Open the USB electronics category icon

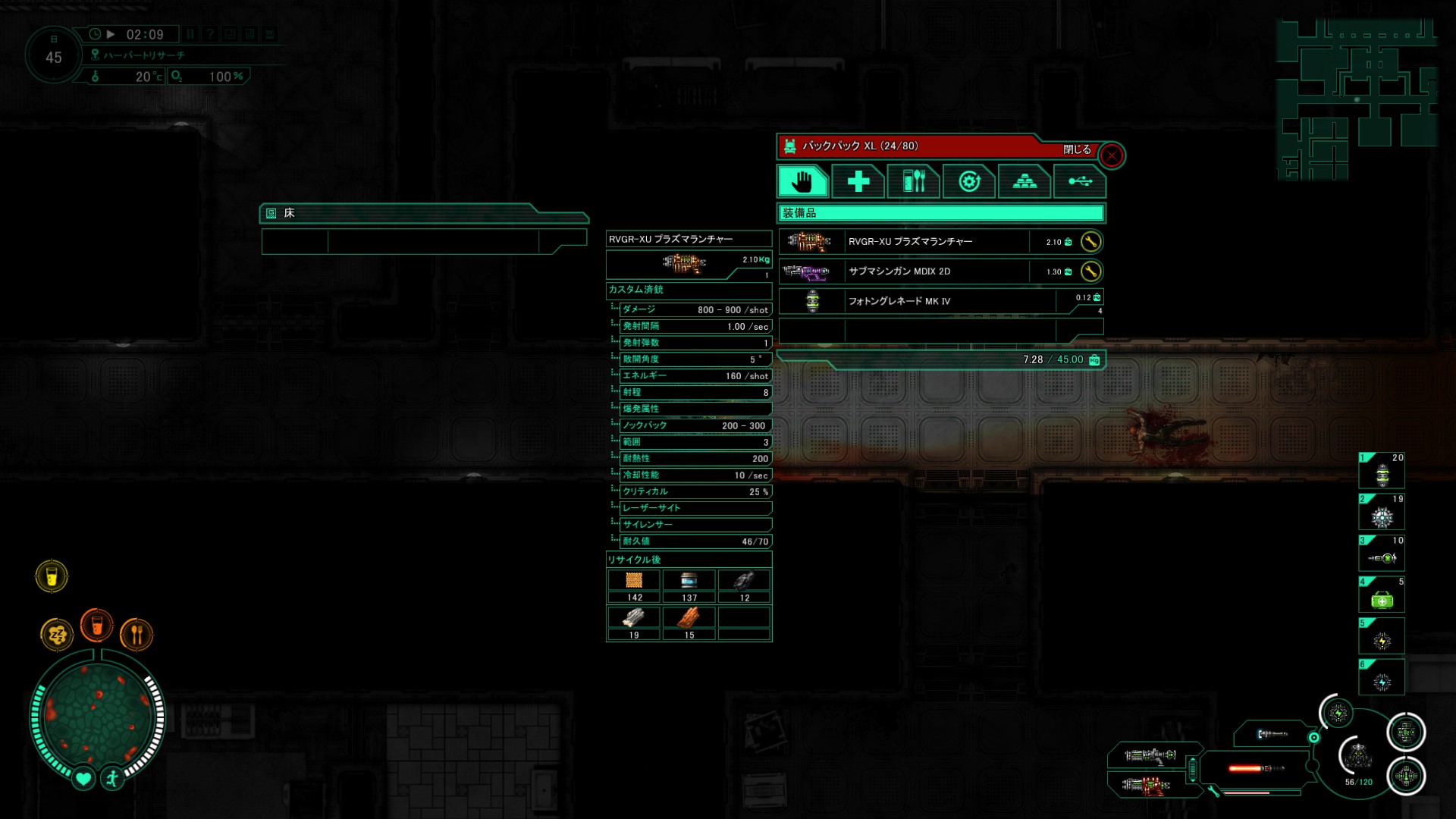pos(1080,181)
